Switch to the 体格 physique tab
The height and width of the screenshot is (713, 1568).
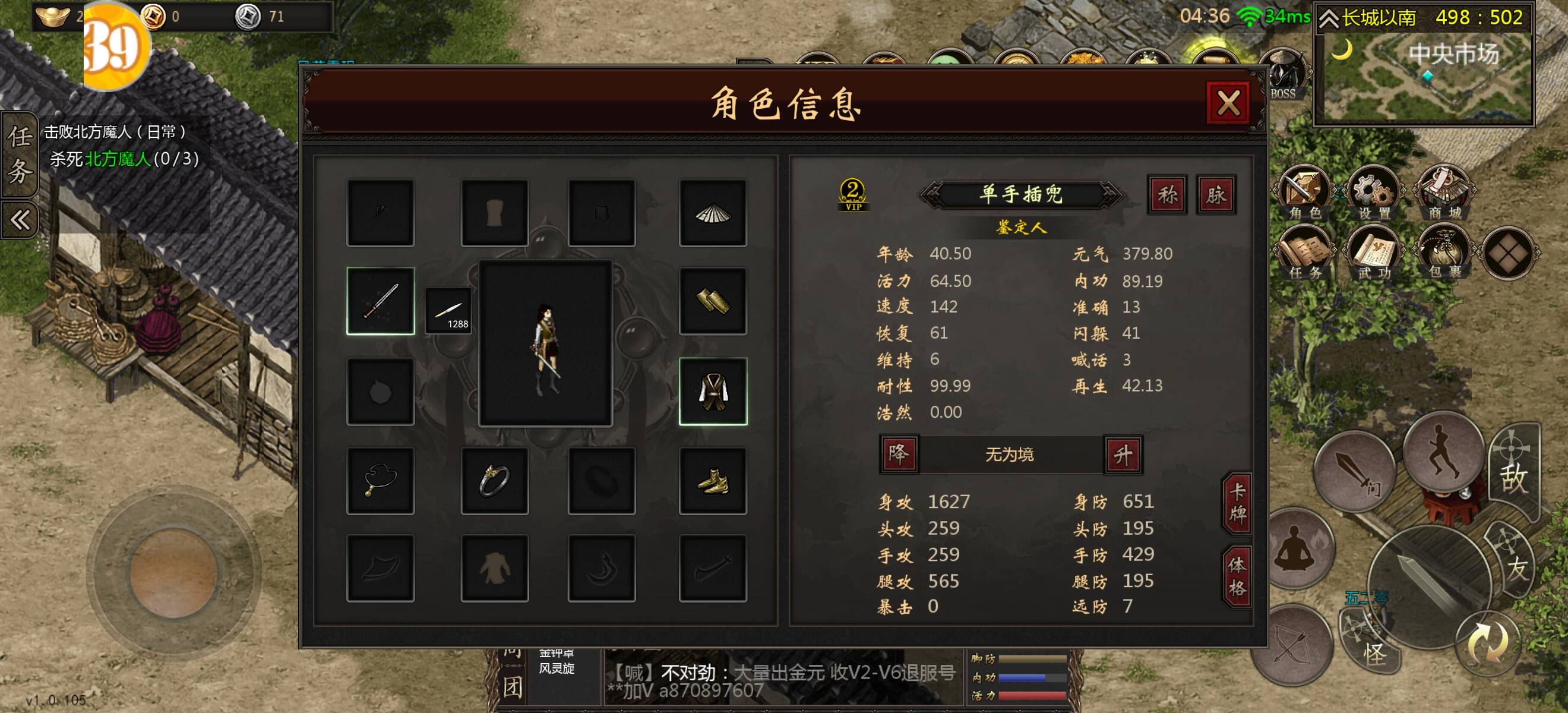[1237, 576]
